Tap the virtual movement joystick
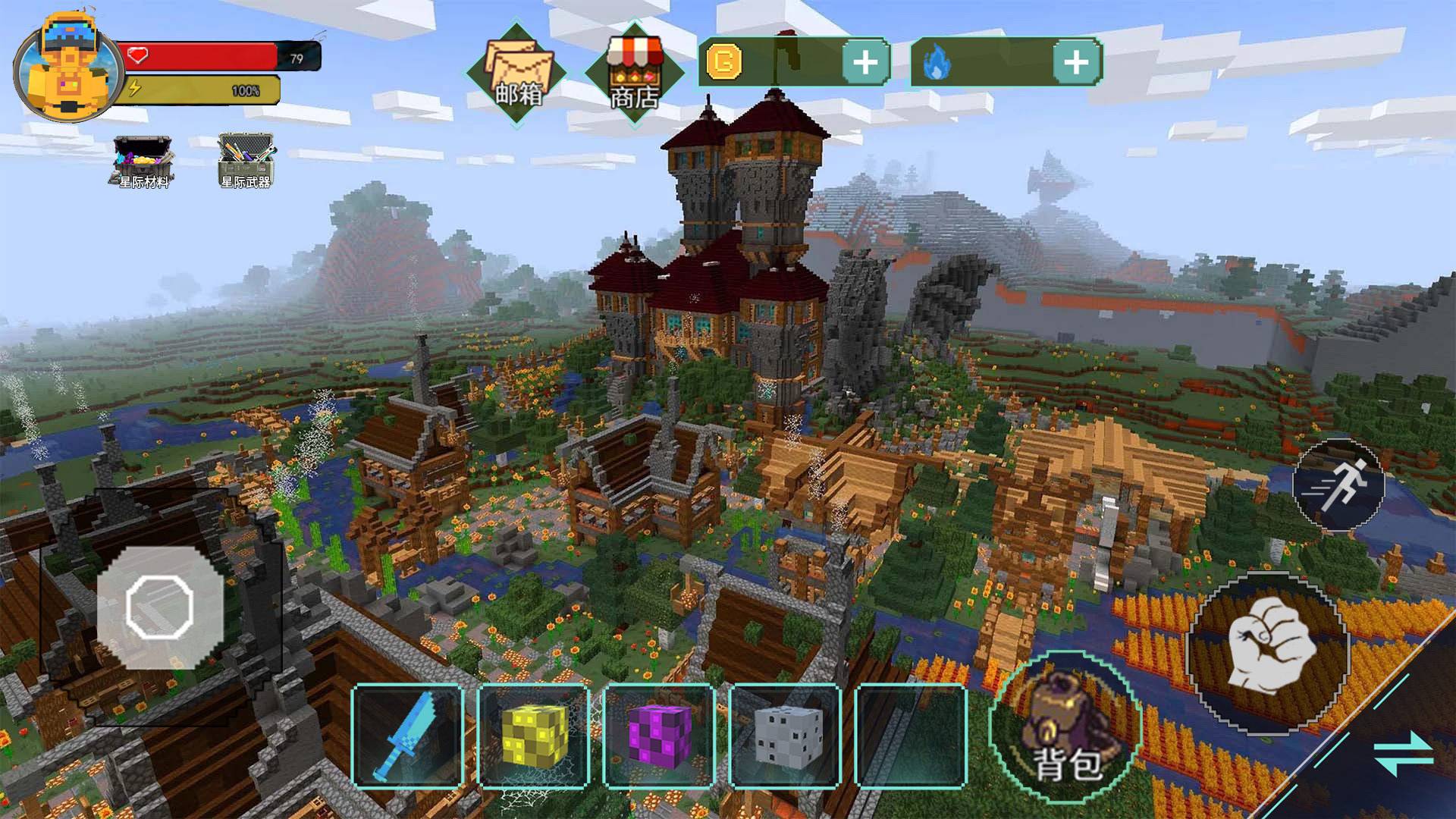The image size is (1456, 819). click(x=159, y=607)
